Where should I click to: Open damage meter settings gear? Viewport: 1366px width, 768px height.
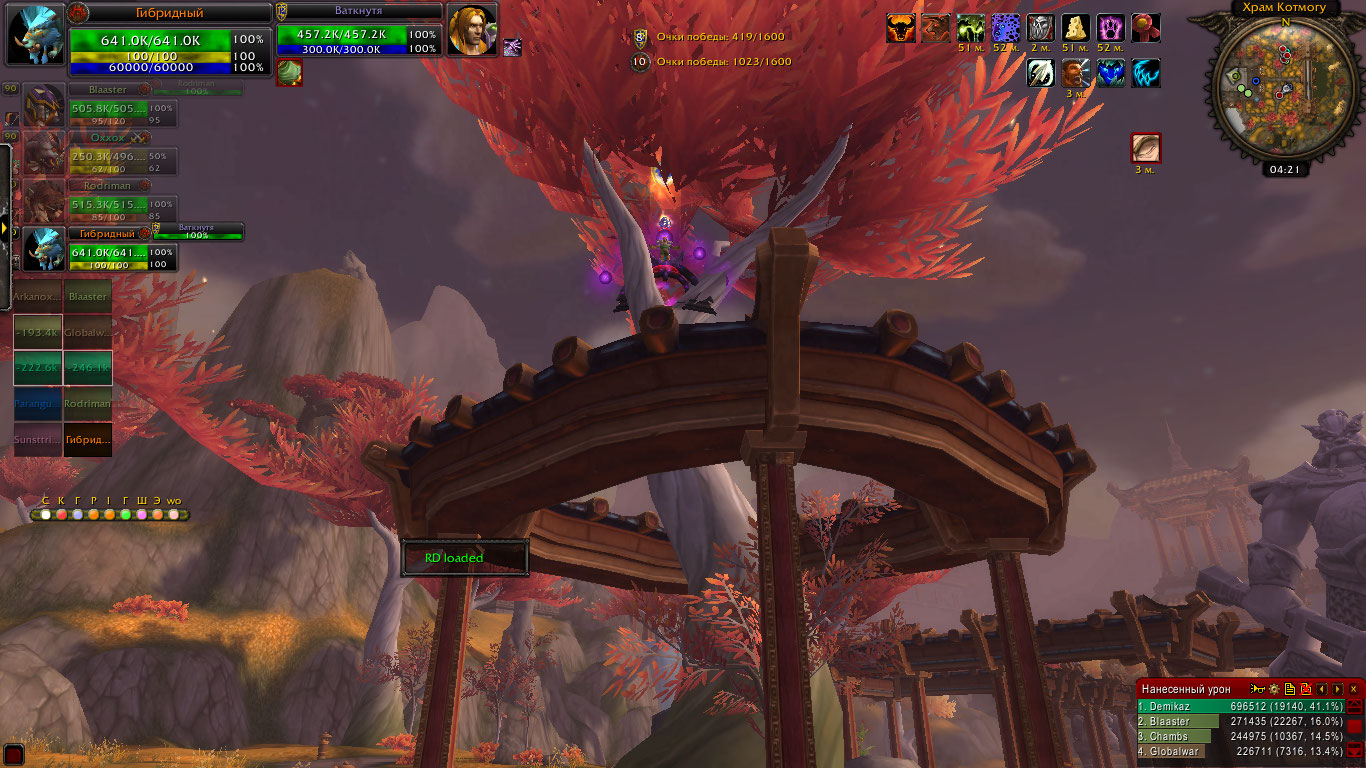(x=1273, y=689)
